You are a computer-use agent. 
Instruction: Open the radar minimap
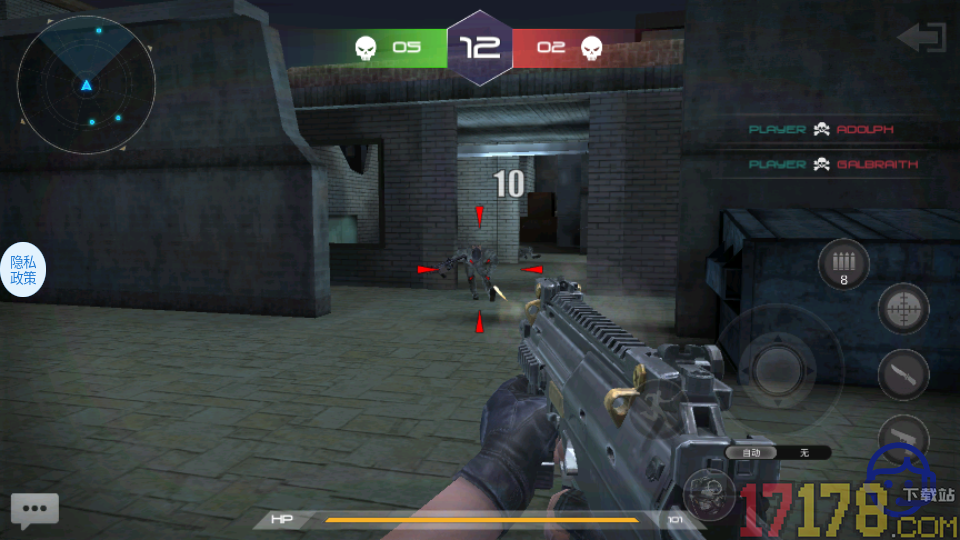pos(87,84)
